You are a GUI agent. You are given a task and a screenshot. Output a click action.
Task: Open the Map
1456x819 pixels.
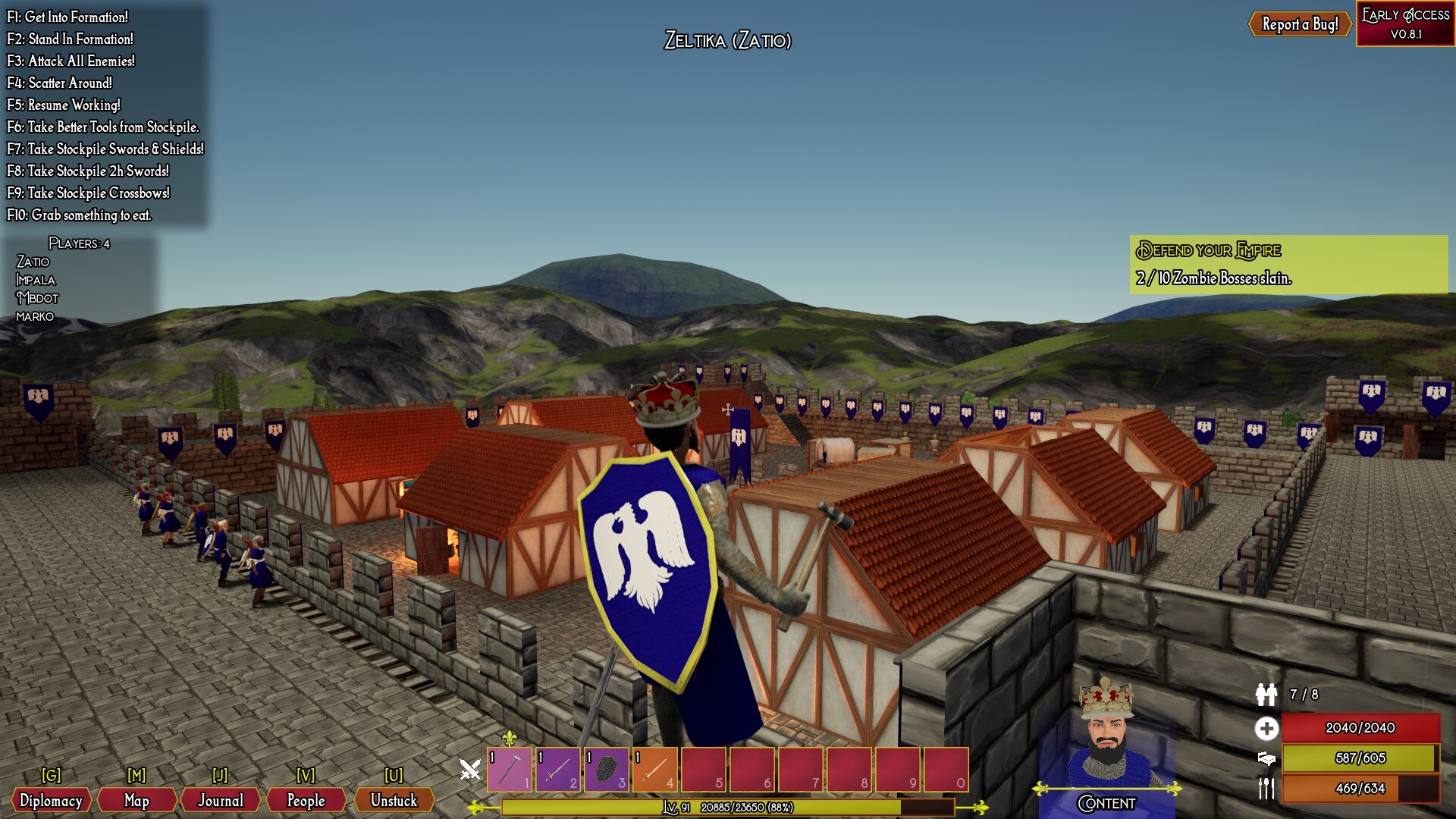[136, 800]
